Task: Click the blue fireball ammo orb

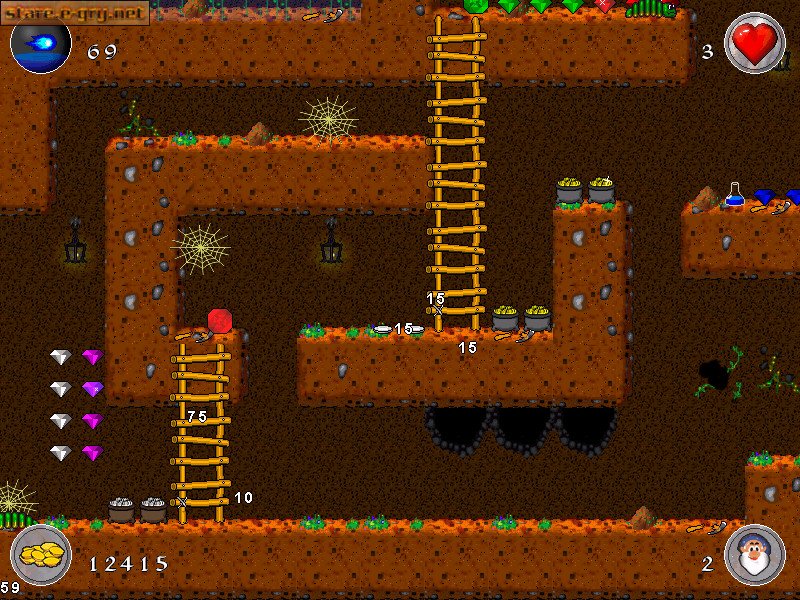Action: 41,45
